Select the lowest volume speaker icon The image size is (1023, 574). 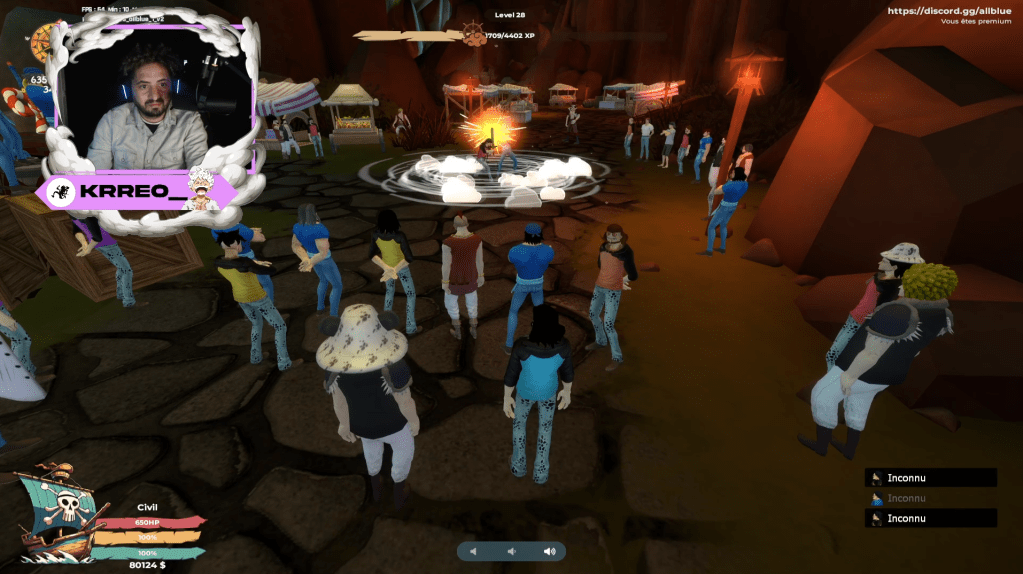pos(473,551)
